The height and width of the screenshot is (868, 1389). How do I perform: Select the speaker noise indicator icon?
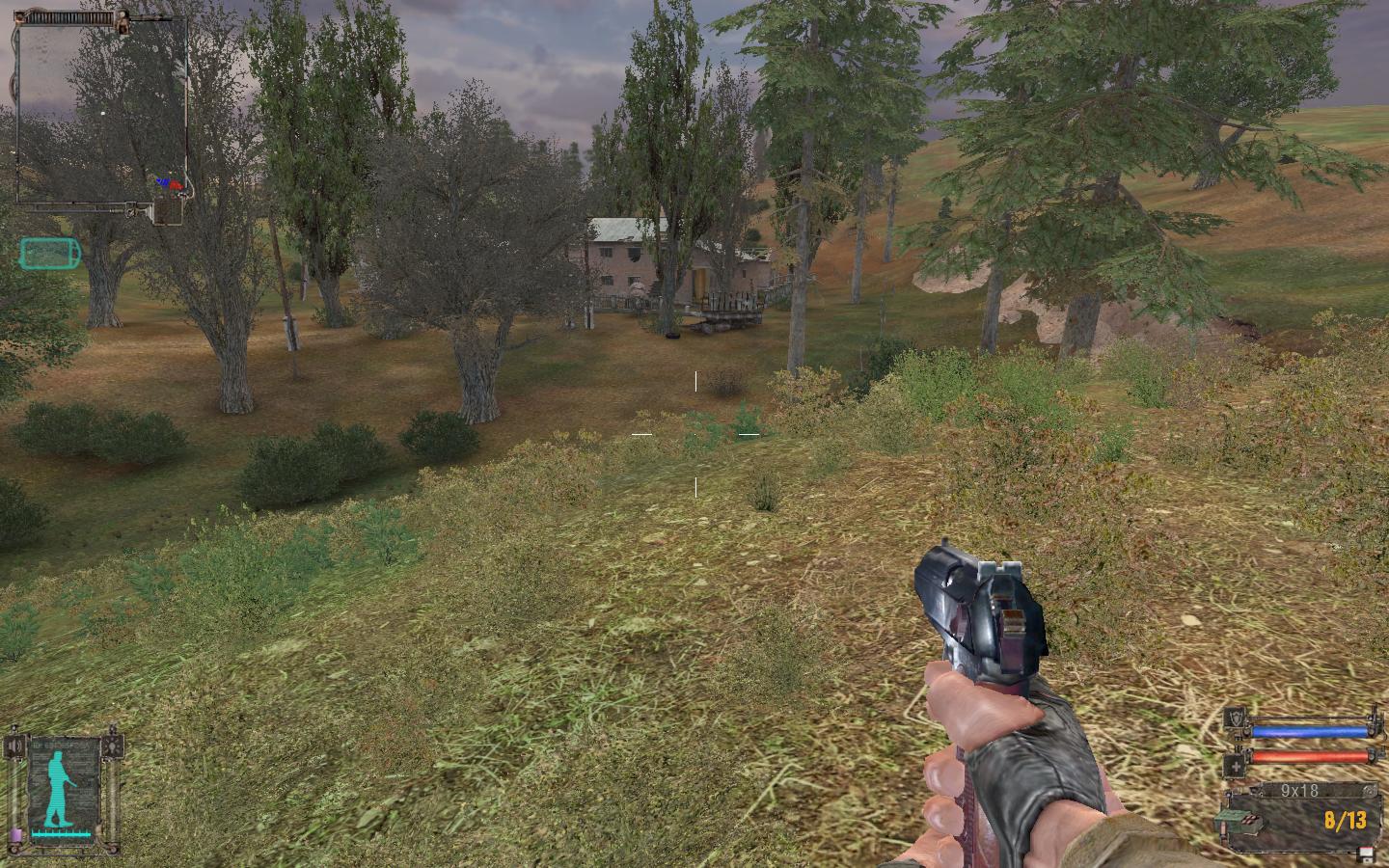point(14,747)
